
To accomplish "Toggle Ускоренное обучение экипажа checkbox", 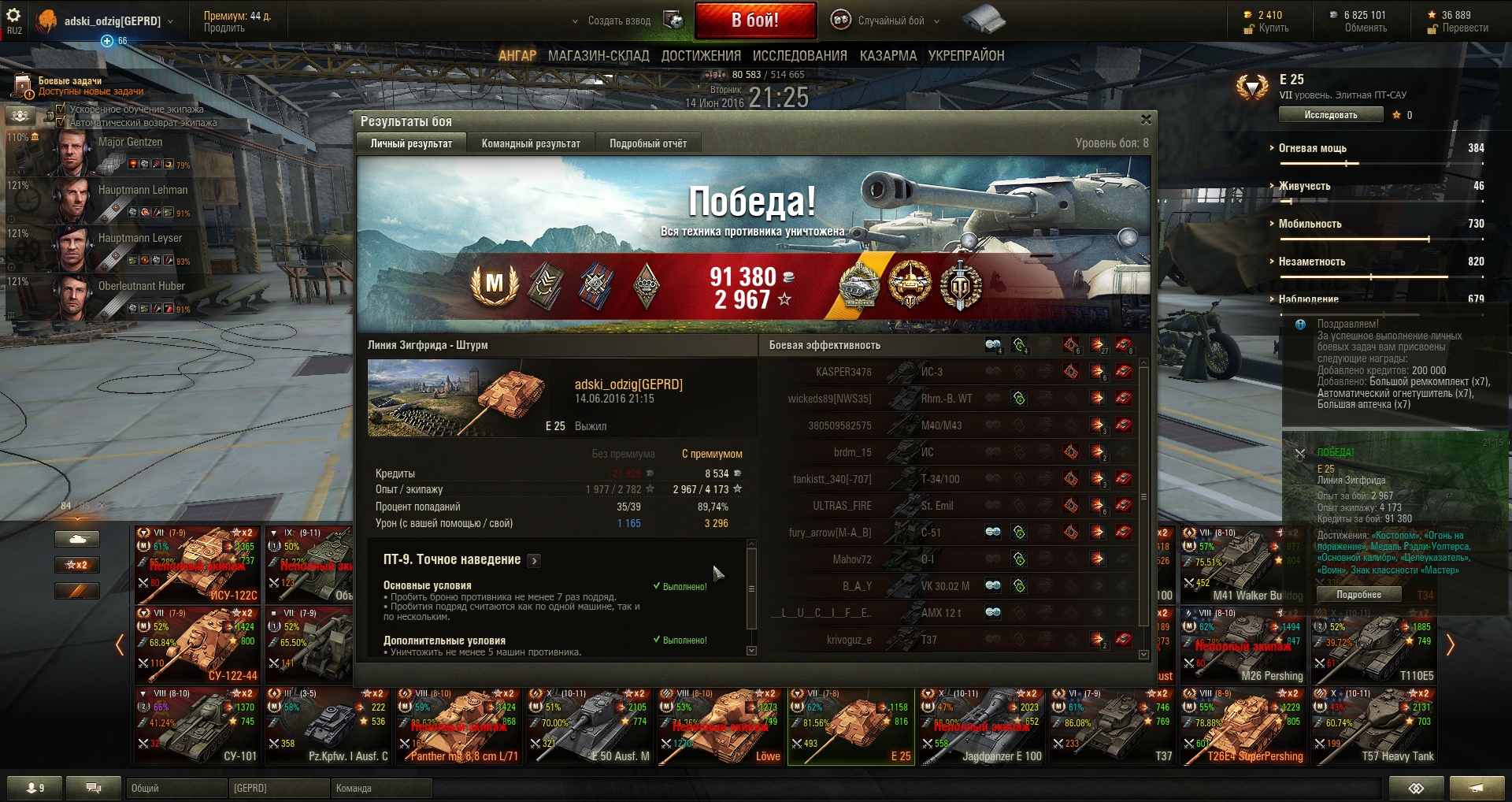I will [61, 109].
